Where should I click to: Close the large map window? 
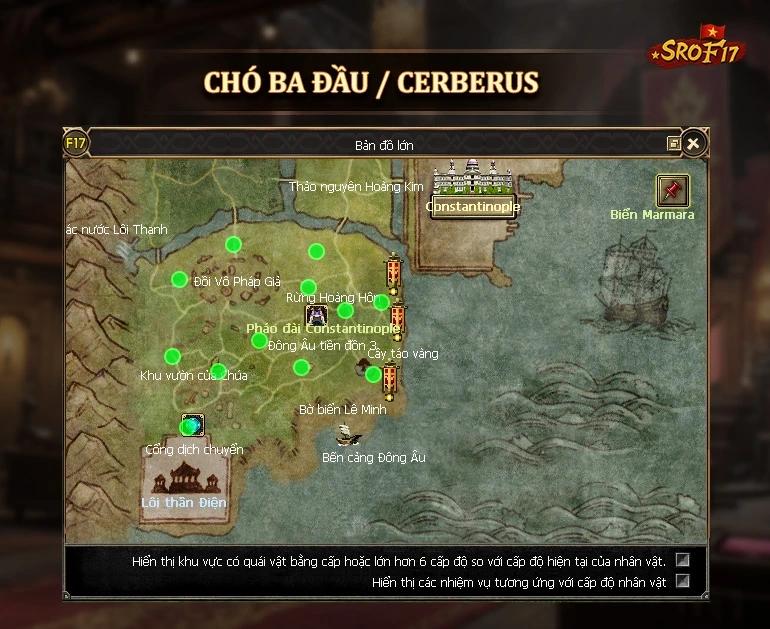coord(692,144)
